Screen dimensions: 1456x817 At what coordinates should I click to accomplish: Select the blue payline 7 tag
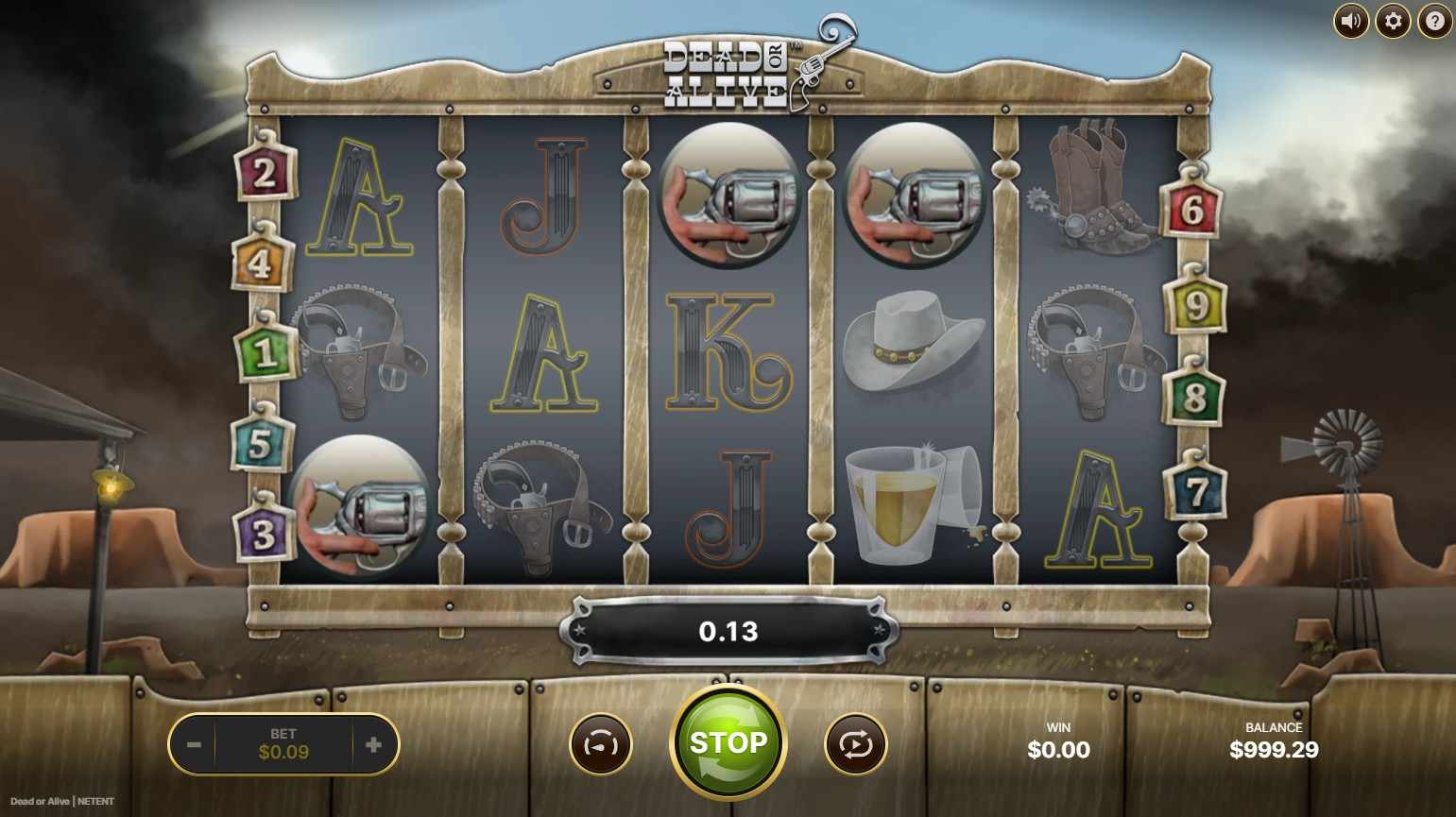(1196, 490)
